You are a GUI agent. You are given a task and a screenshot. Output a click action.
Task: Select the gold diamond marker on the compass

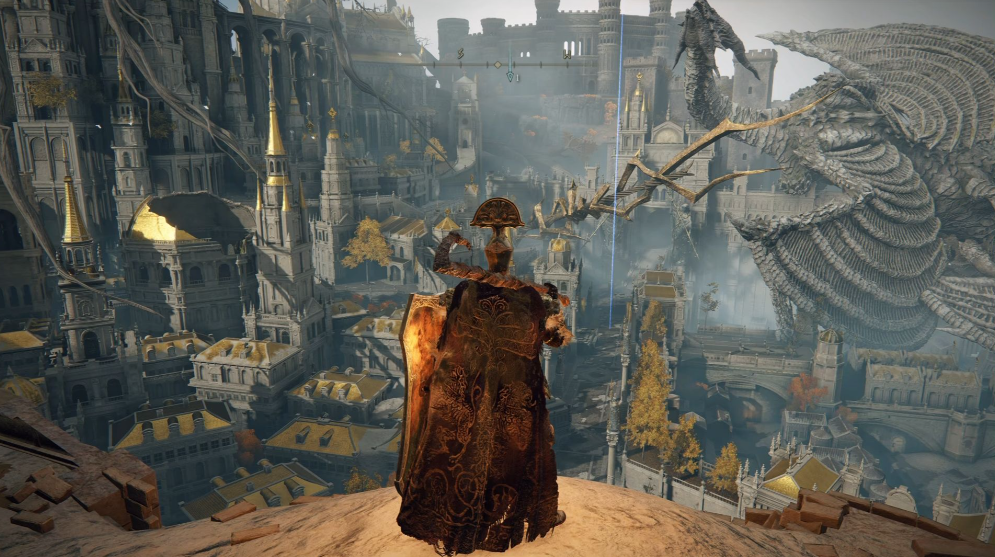point(497,65)
